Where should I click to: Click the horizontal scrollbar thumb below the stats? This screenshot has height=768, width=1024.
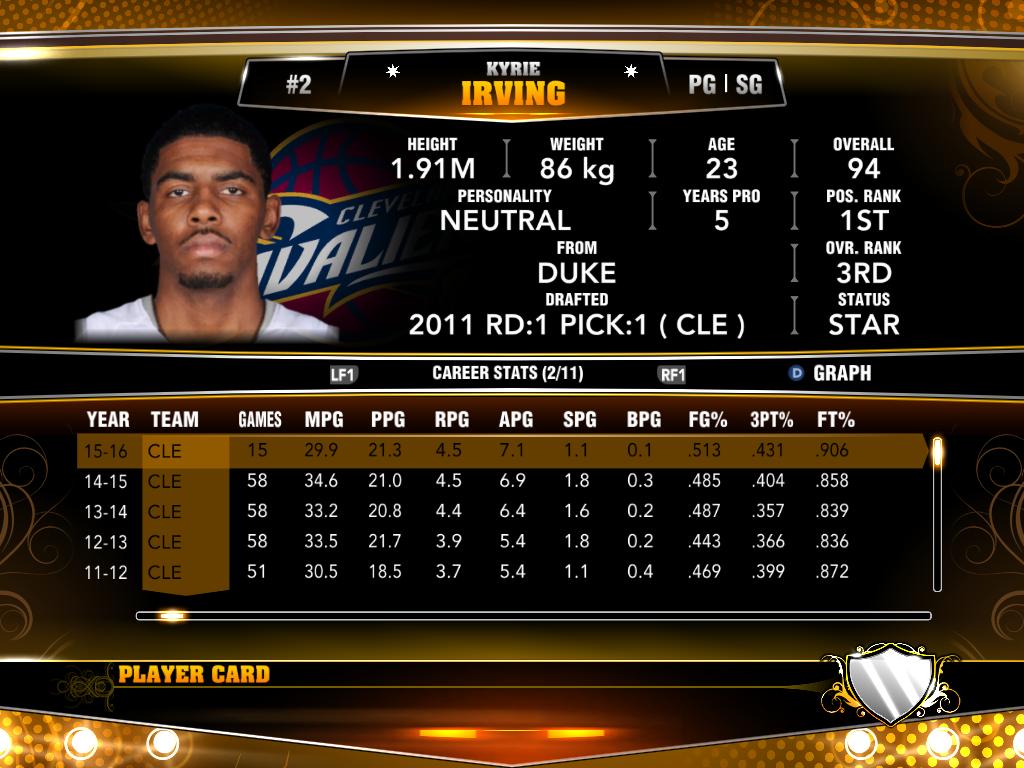coord(171,616)
